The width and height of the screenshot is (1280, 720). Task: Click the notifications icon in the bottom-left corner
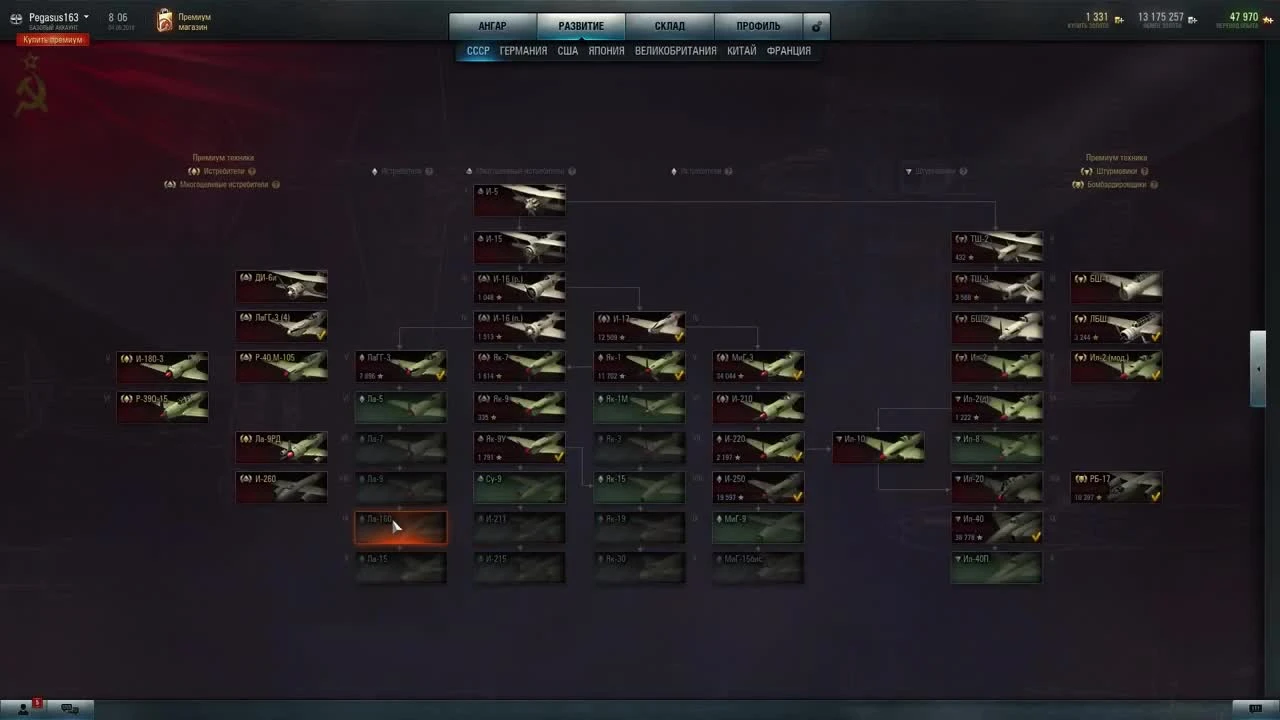(23, 707)
